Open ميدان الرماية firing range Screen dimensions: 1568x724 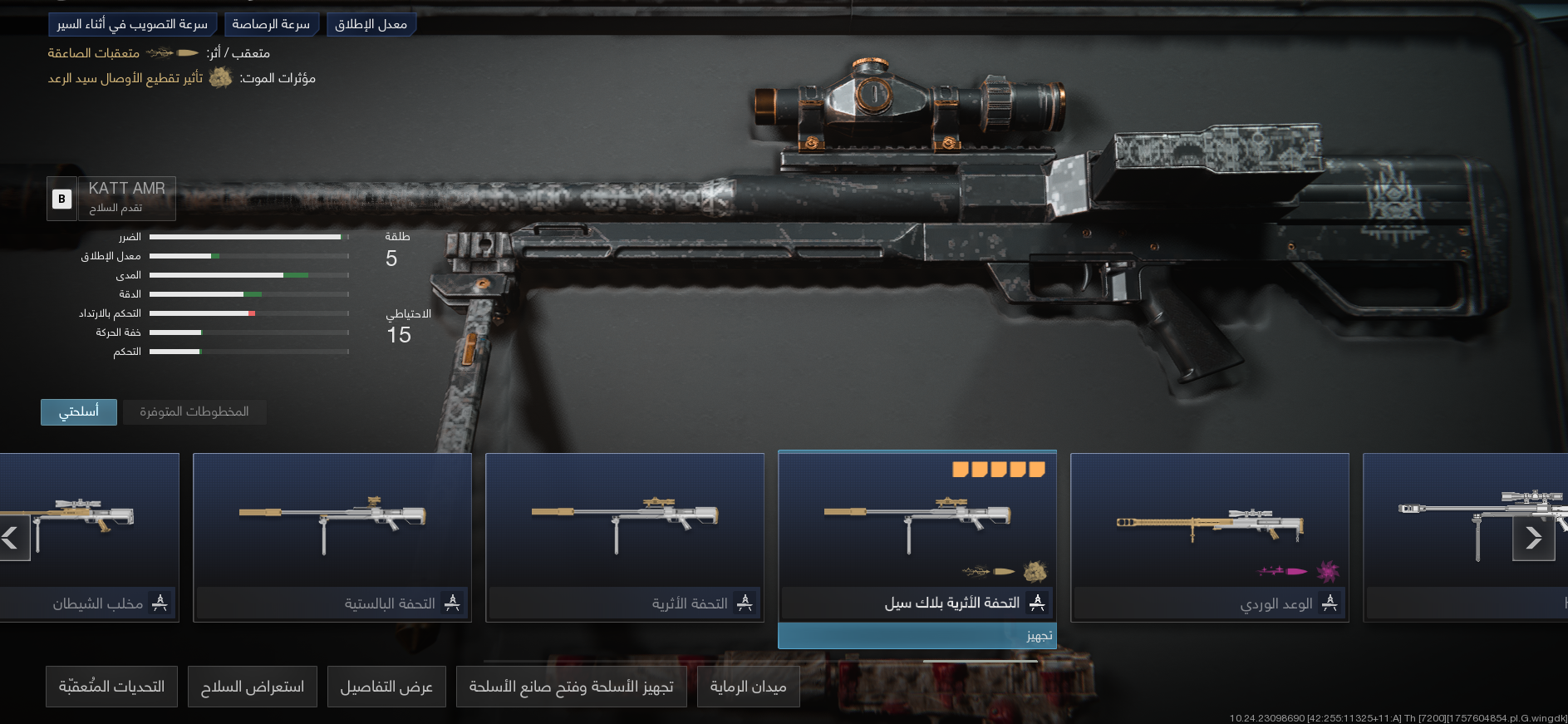click(x=748, y=686)
